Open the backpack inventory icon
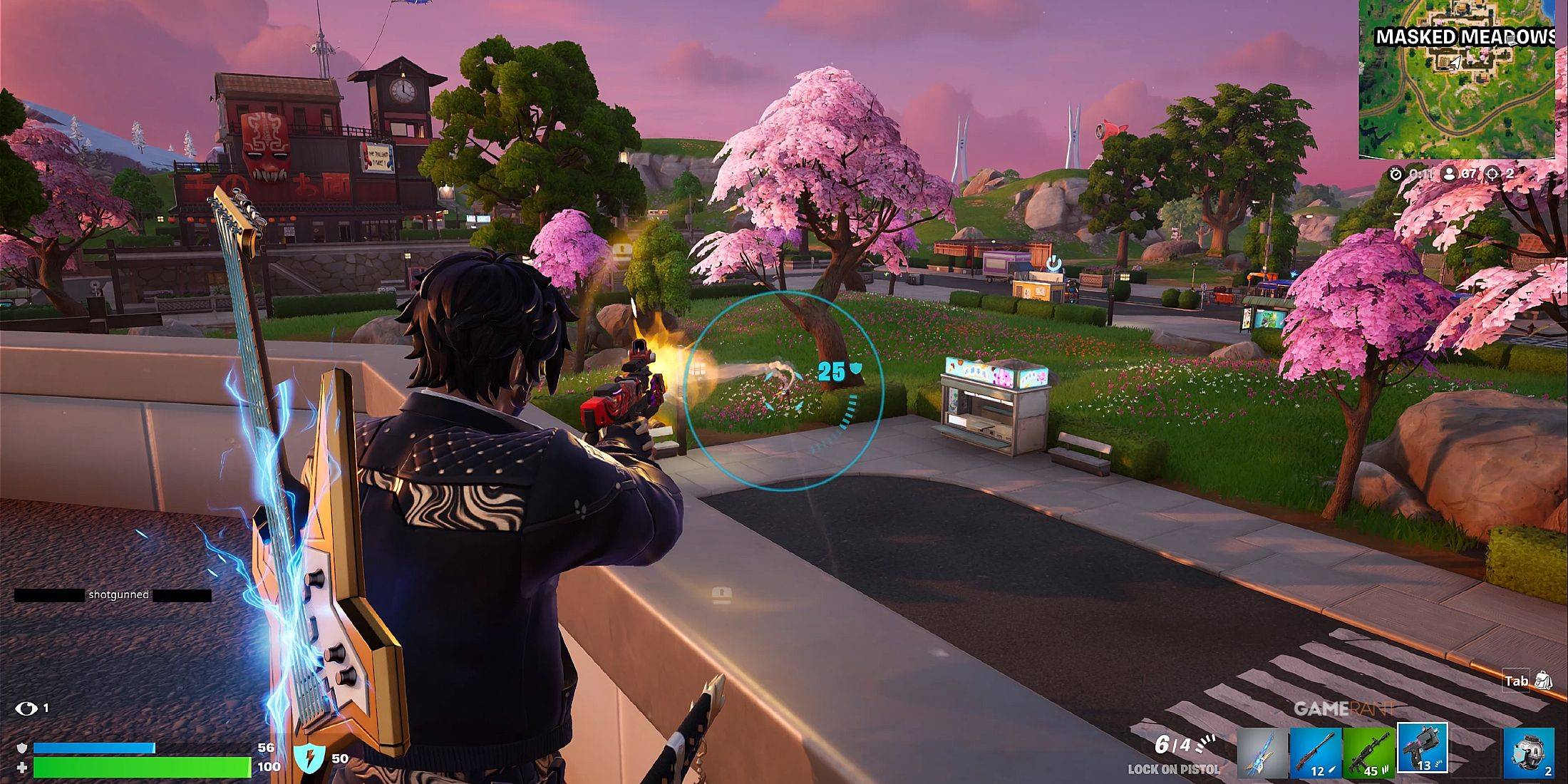 click(x=1544, y=681)
